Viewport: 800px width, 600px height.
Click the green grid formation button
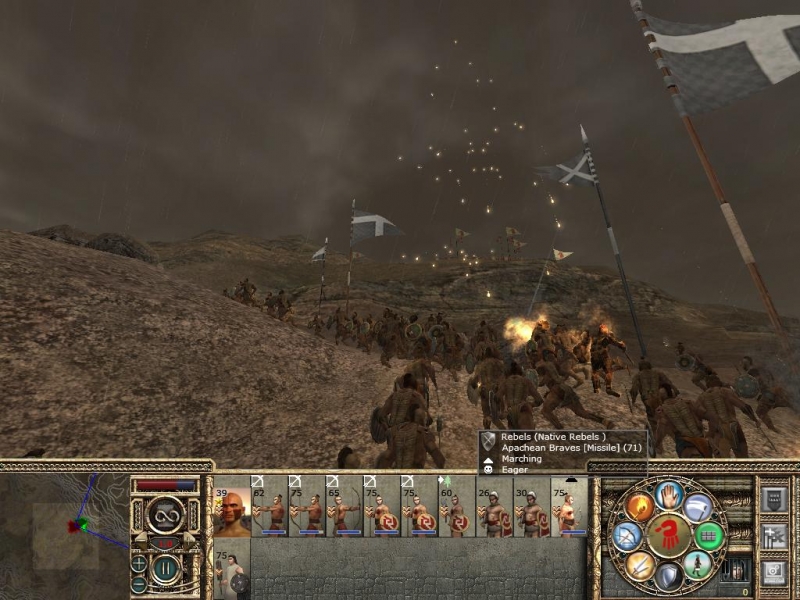710,536
